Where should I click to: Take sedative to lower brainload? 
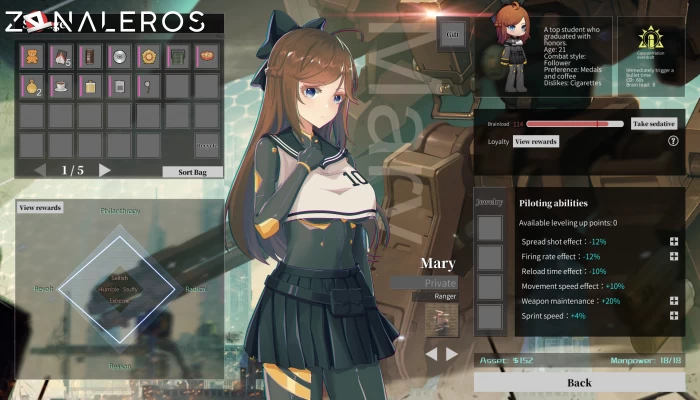coord(654,124)
